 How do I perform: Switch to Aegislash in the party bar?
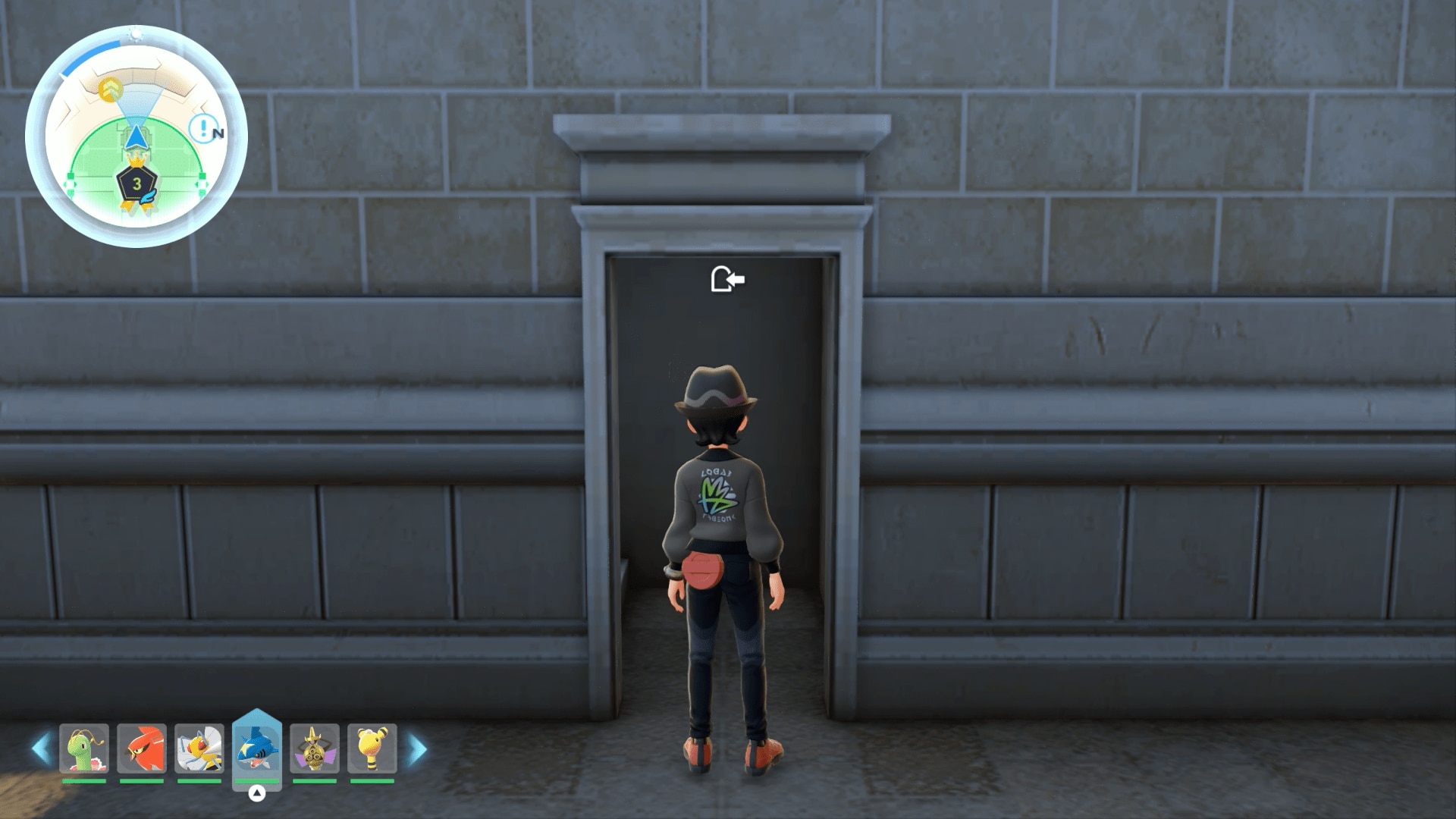tap(314, 748)
